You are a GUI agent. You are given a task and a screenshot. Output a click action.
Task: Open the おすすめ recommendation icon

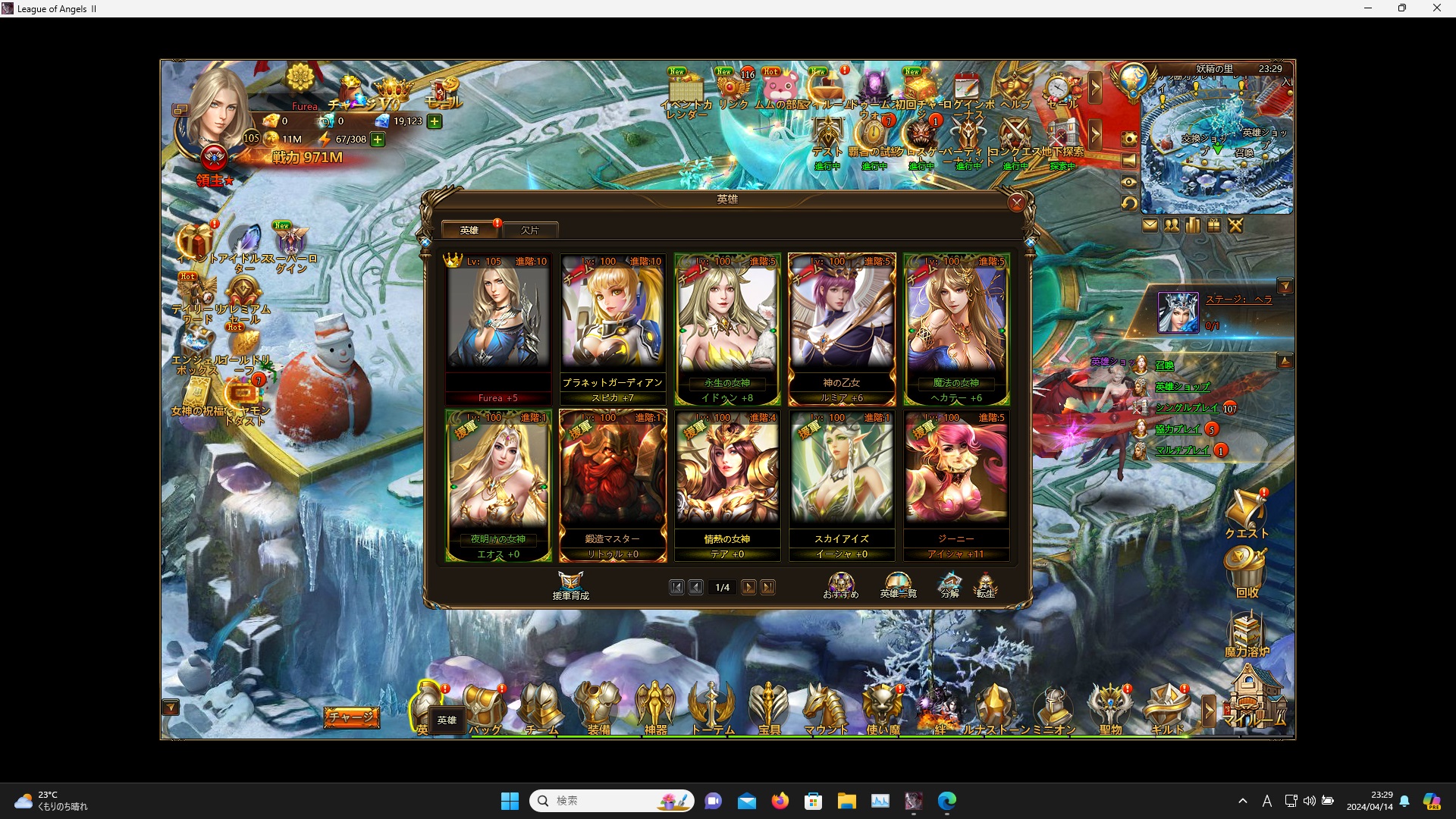click(x=839, y=585)
